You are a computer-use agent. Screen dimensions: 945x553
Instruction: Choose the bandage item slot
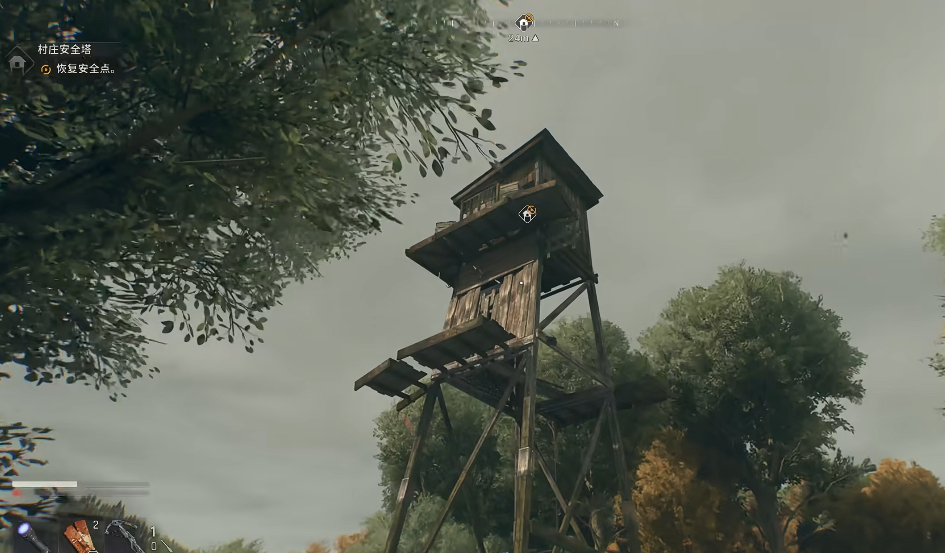[78, 536]
